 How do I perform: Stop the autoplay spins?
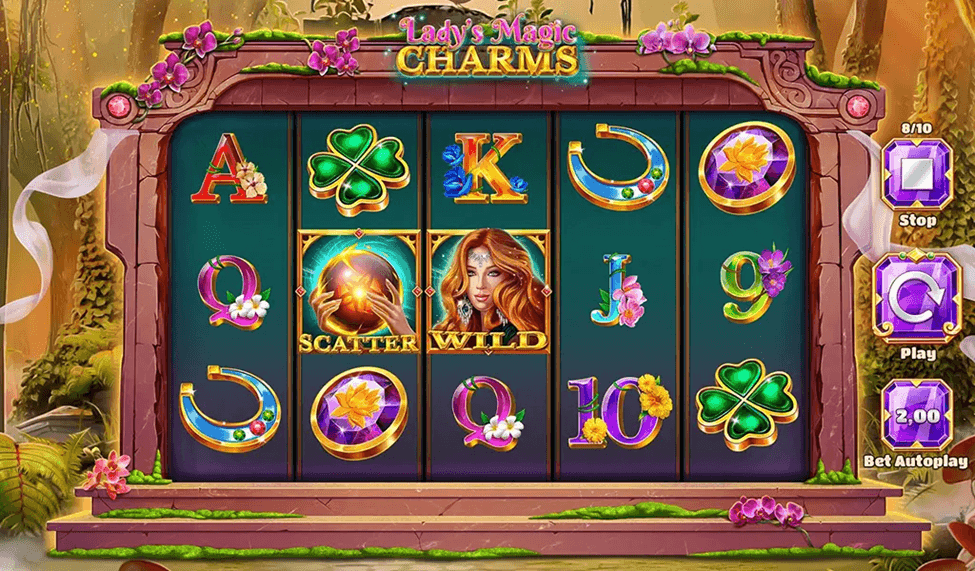tap(917, 174)
